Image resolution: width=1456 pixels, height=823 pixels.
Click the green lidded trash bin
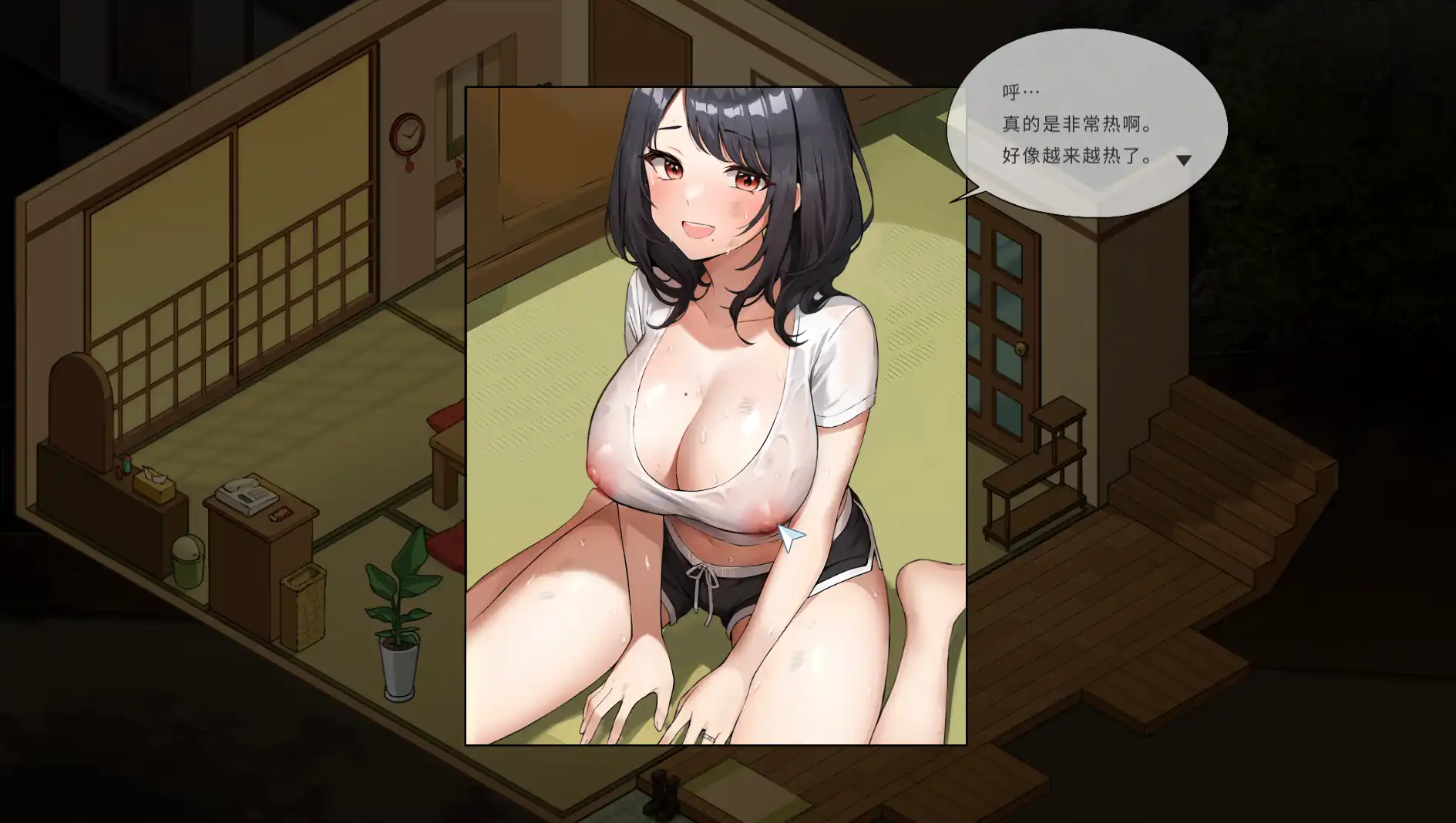coord(187,560)
